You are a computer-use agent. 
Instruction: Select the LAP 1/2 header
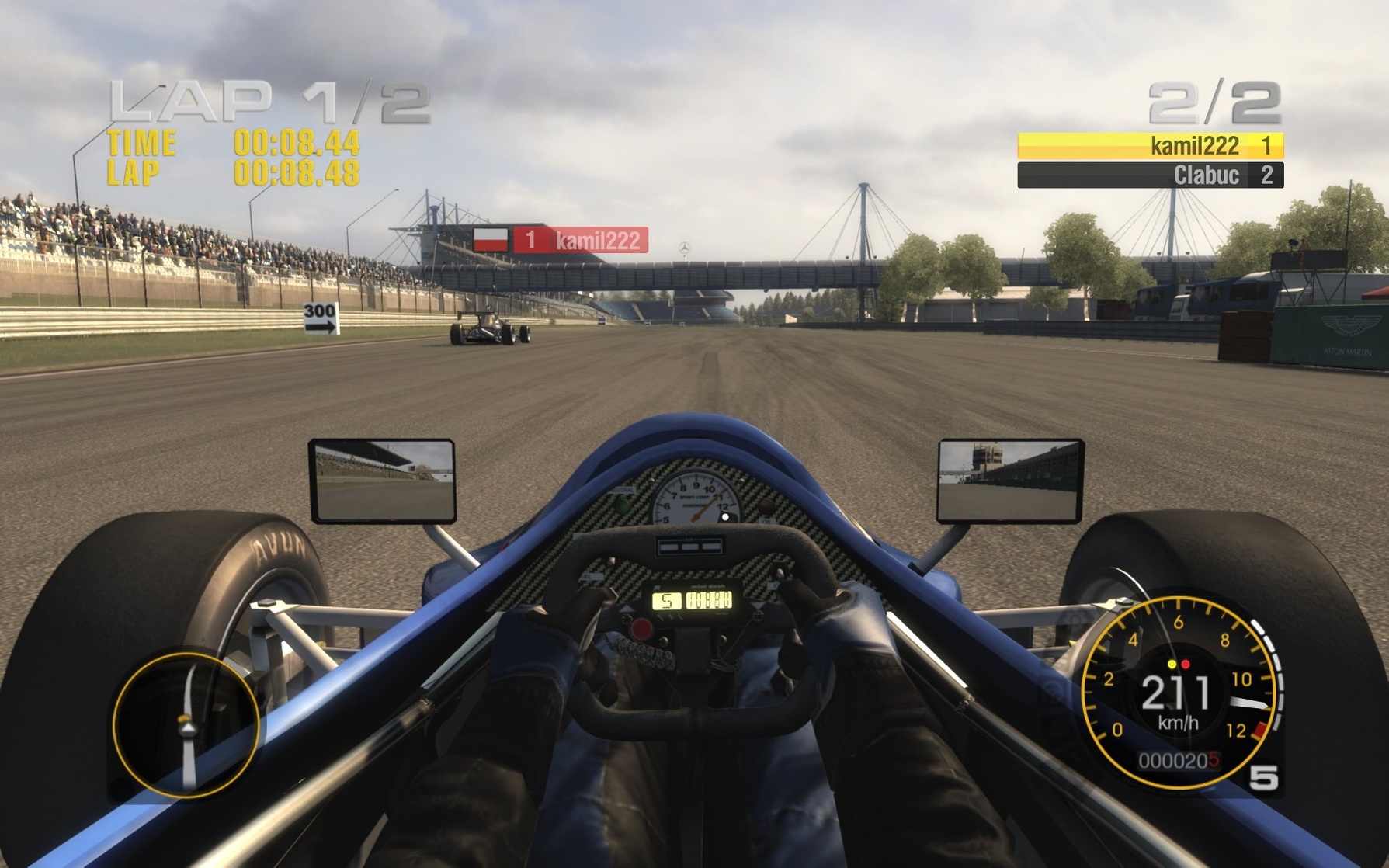264,99
